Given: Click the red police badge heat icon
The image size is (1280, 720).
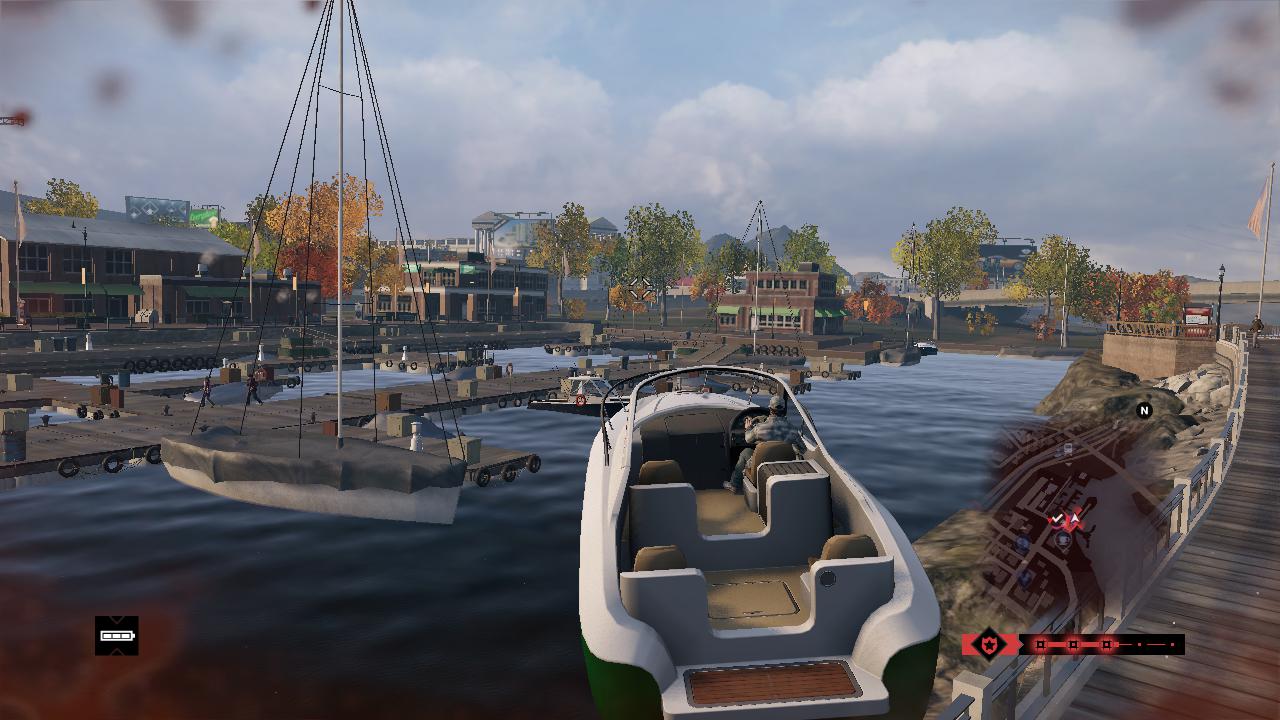Looking at the screenshot, I should pyautogui.click(x=989, y=644).
